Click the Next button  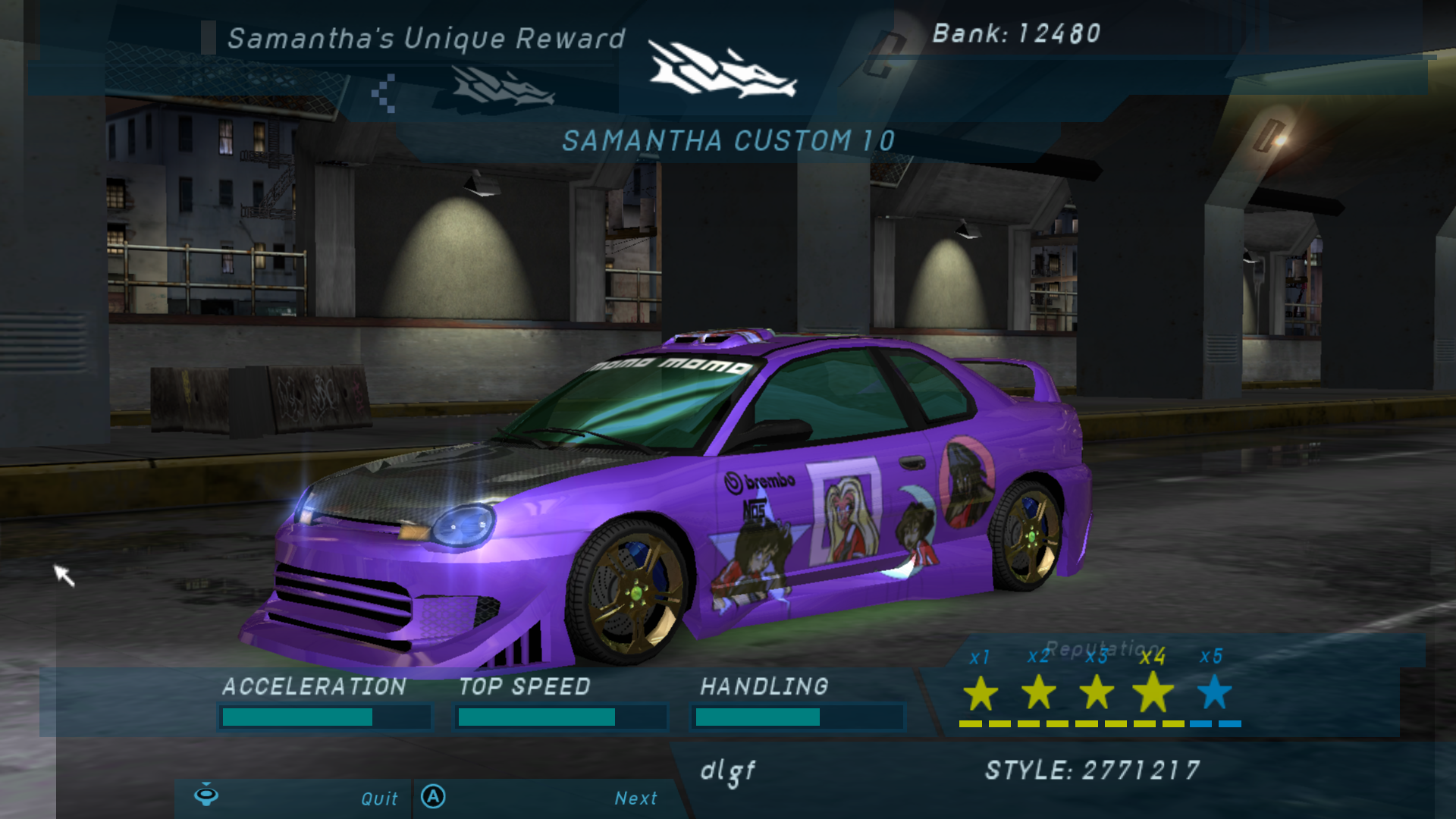click(635, 798)
